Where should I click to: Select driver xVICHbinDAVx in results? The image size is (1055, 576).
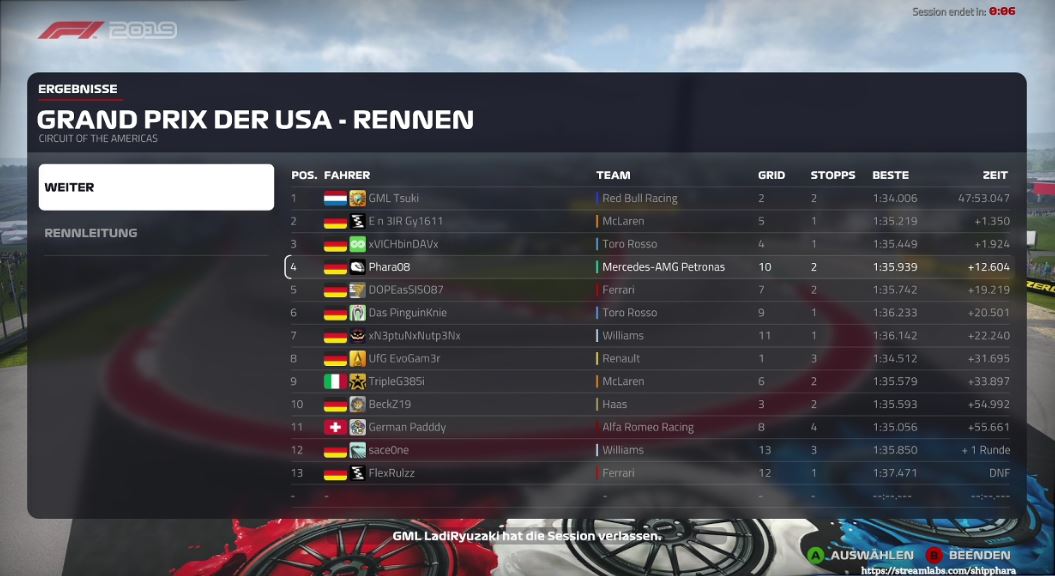pos(650,244)
